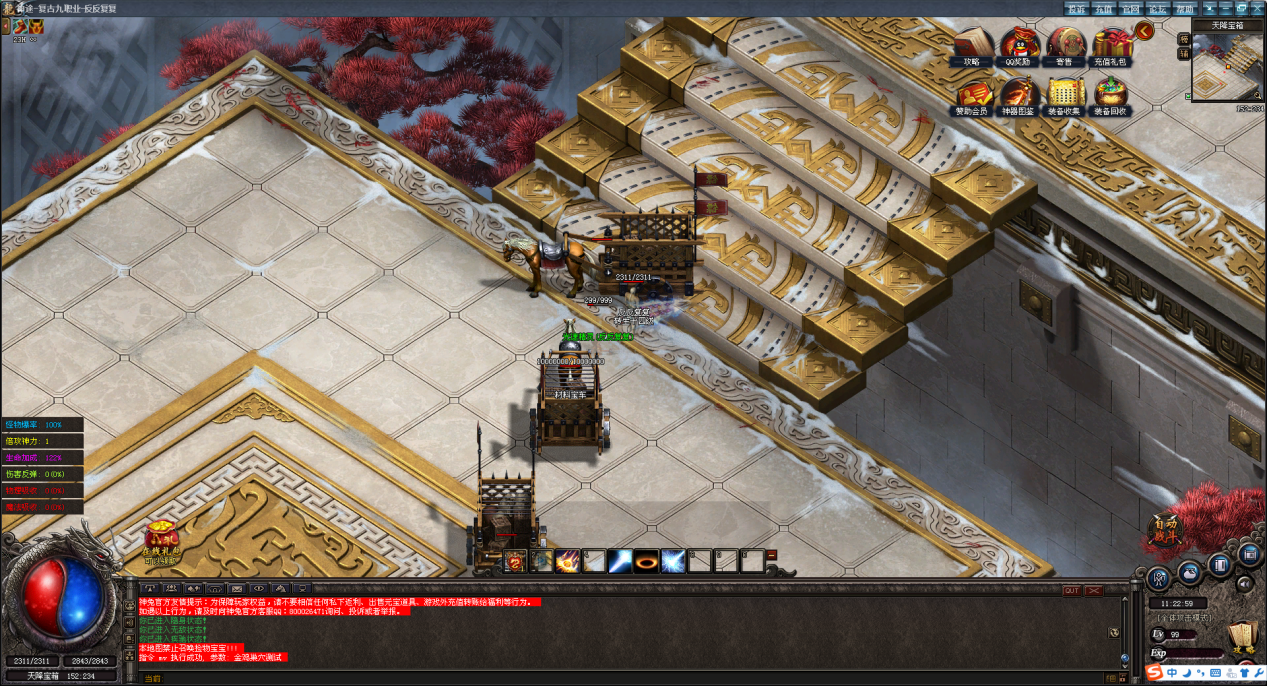Open the 寄售 consignment drum icon

coord(1064,44)
